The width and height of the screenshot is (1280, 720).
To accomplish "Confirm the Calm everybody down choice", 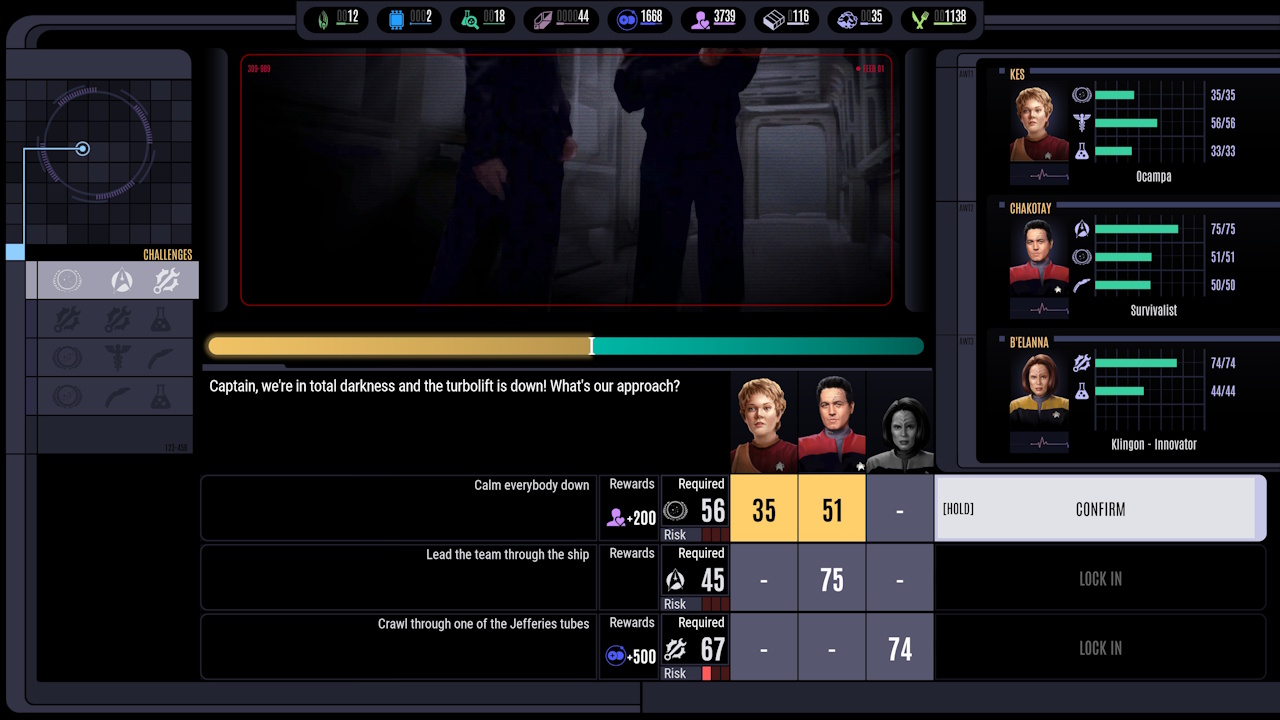I will click(x=1100, y=509).
